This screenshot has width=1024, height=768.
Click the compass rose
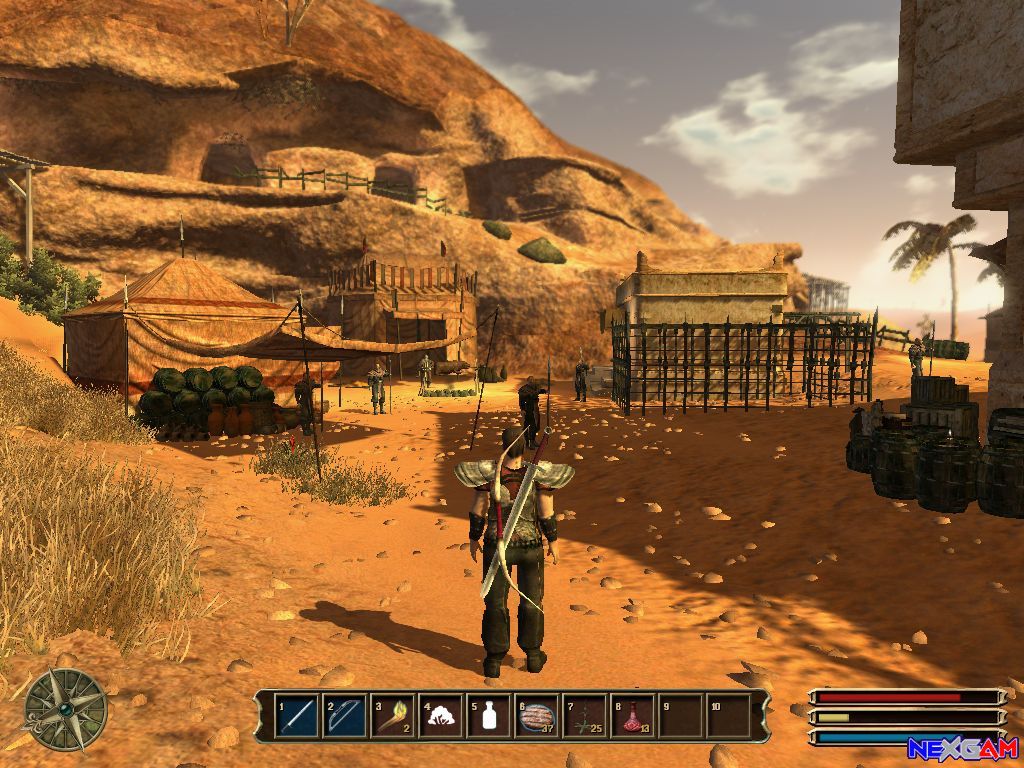tap(66, 709)
